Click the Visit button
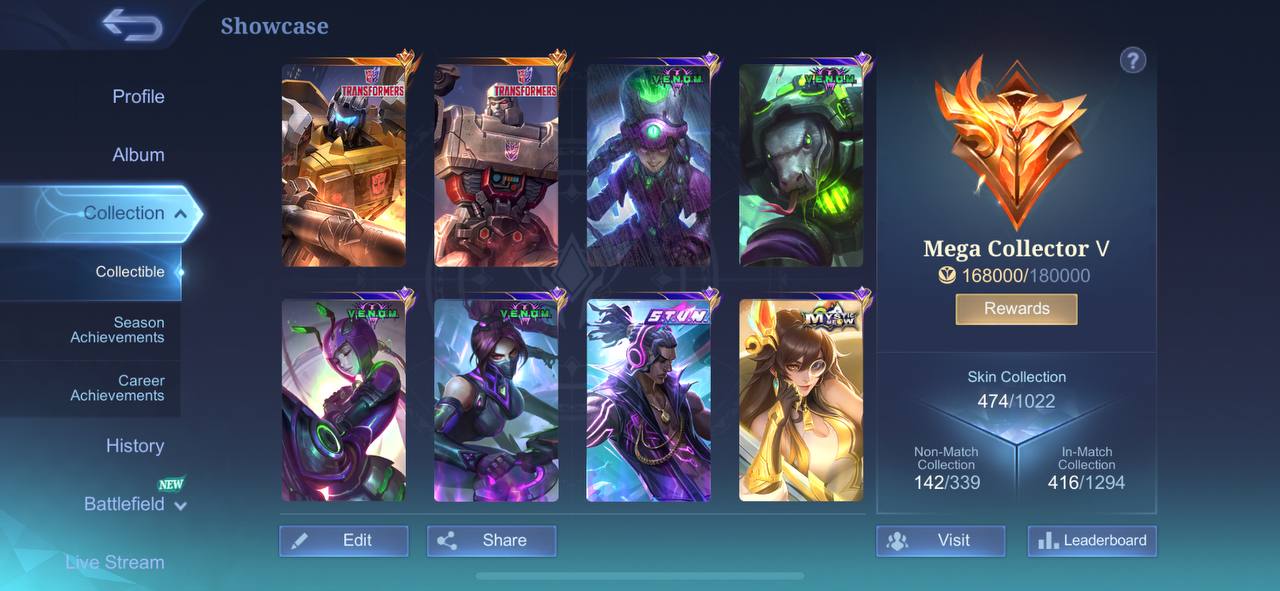 coord(940,541)
